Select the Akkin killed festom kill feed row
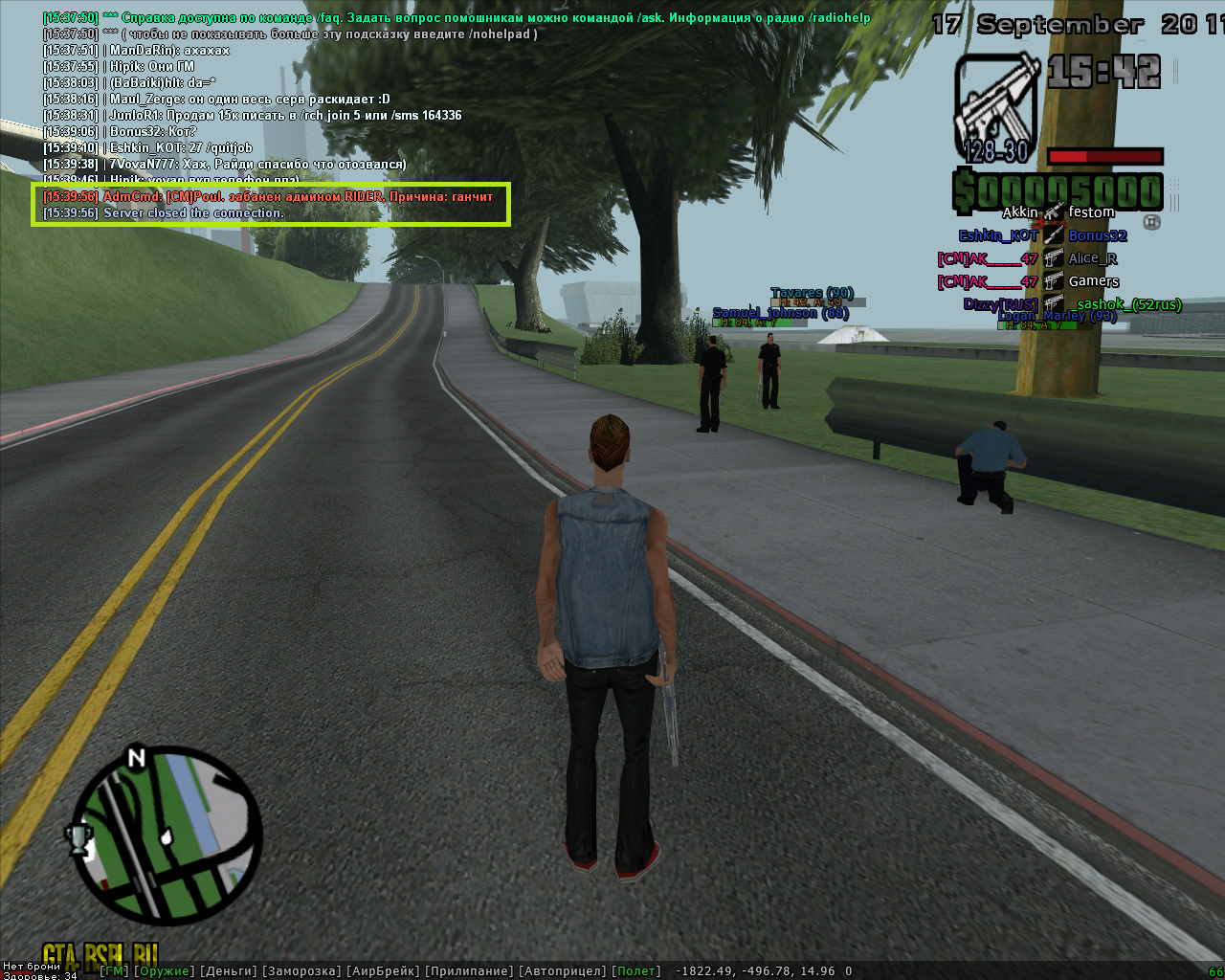Screen dimensions: 1225x980 click(1058, 212)
